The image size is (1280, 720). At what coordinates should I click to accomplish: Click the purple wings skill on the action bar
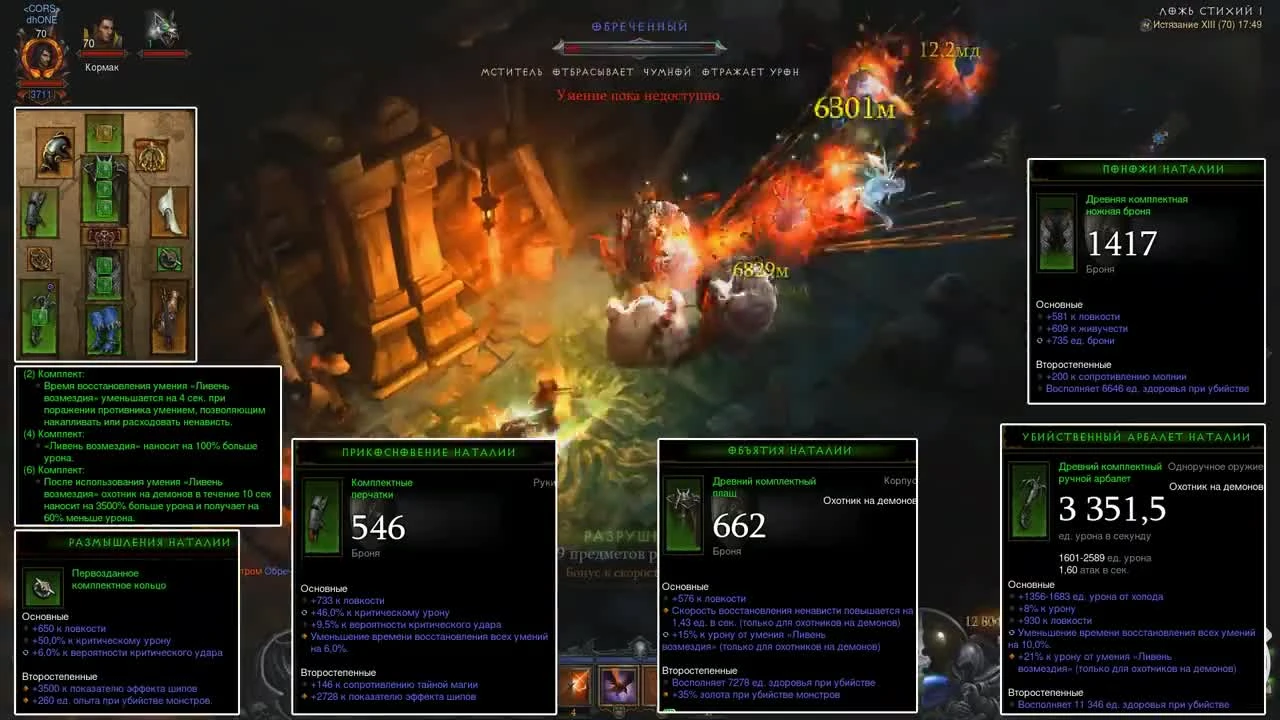point(617,686)
